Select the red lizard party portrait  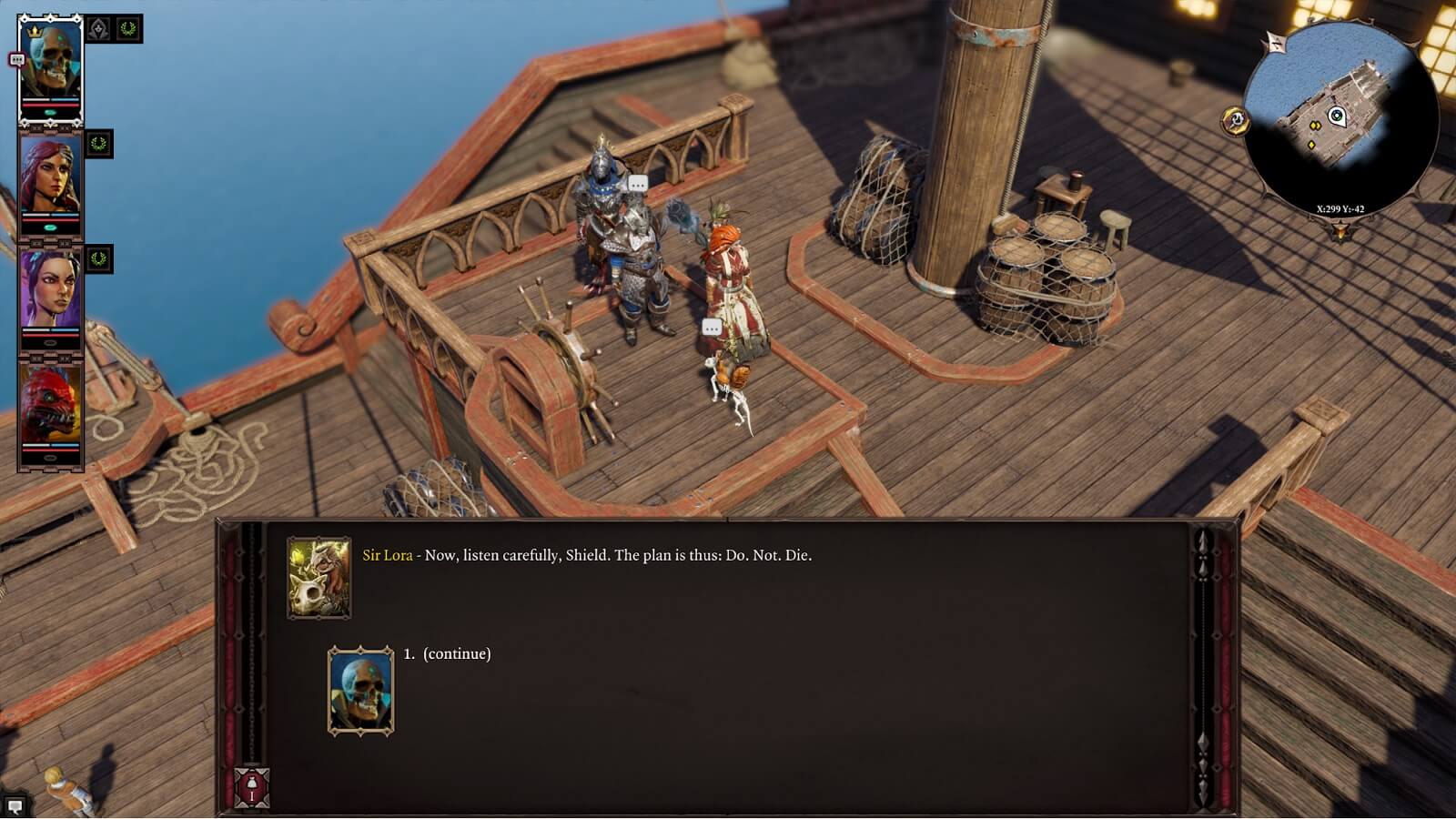coord(50,409)
